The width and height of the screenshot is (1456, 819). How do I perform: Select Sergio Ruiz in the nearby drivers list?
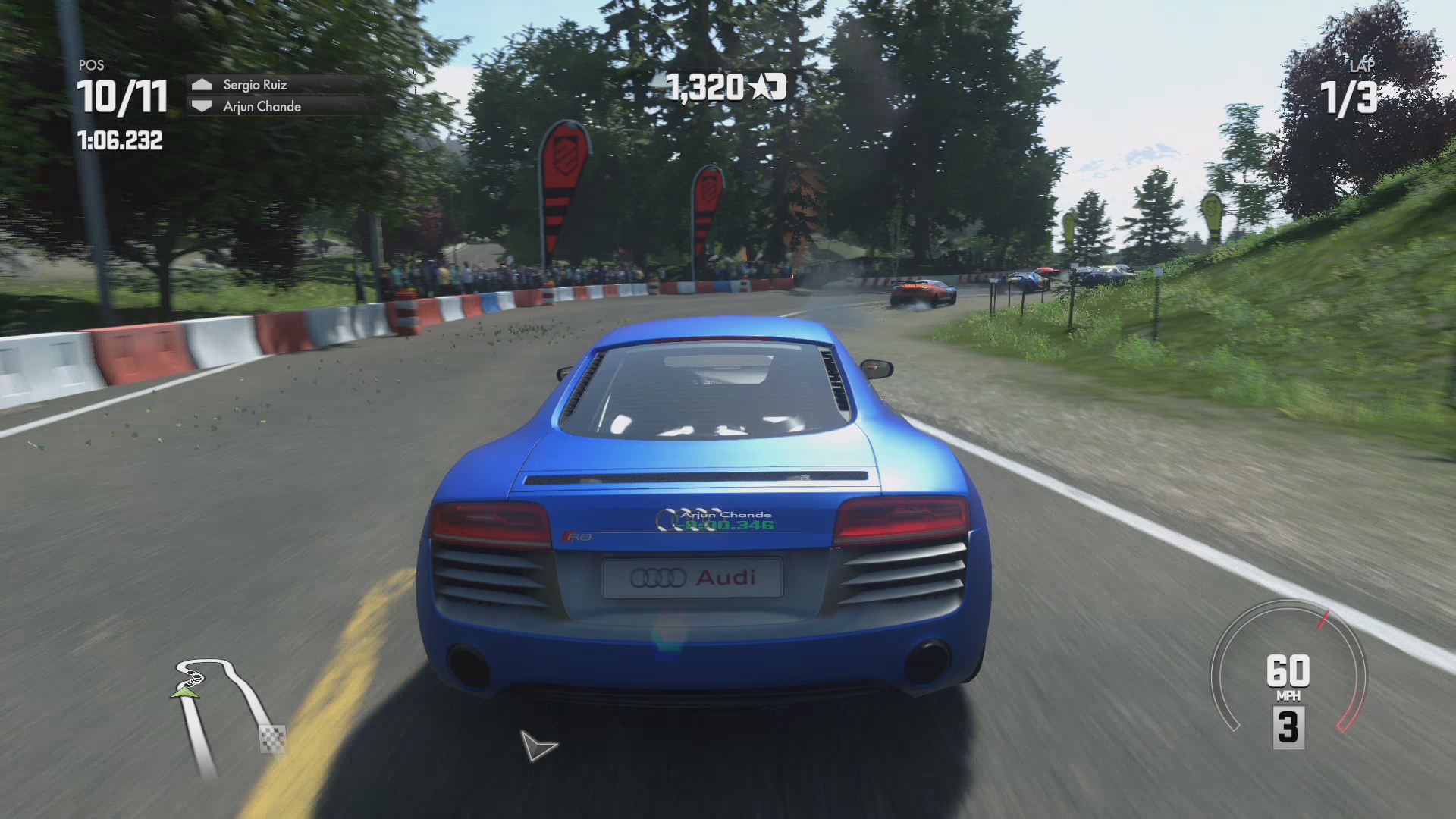255,85
